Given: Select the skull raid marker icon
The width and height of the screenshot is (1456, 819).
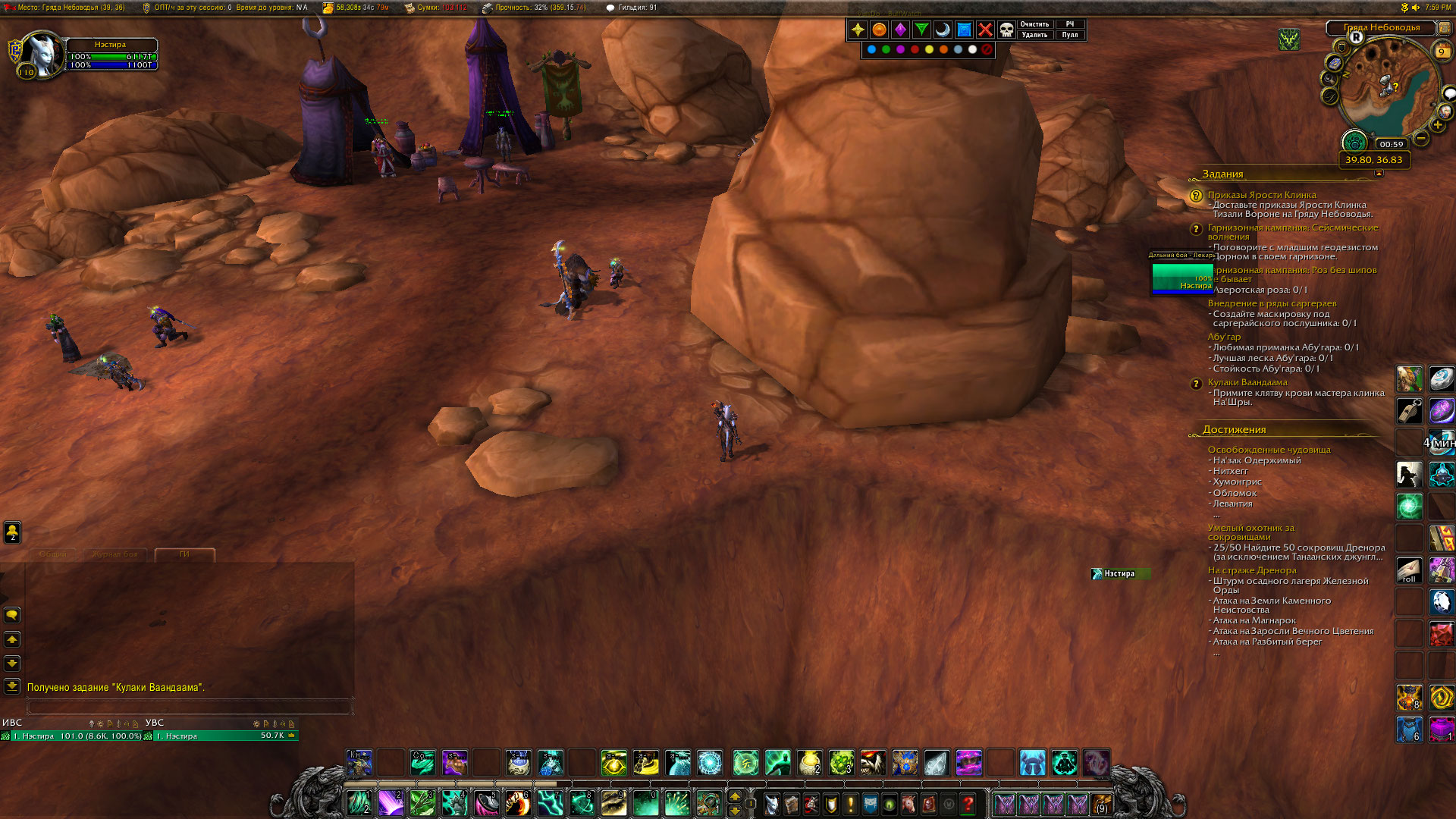Looking at the screenshot, I should (1006, 30).
